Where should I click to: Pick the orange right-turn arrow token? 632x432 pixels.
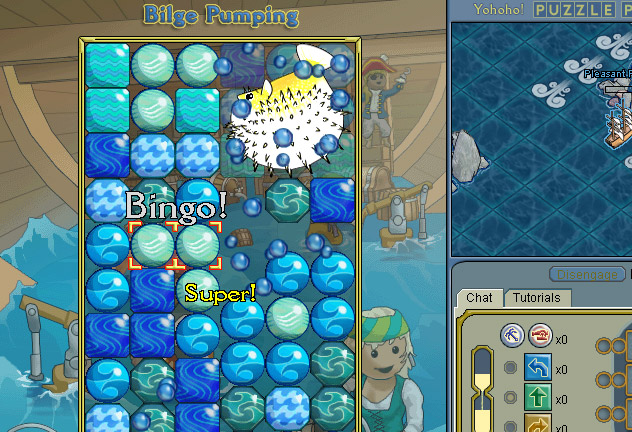point(538,424)
